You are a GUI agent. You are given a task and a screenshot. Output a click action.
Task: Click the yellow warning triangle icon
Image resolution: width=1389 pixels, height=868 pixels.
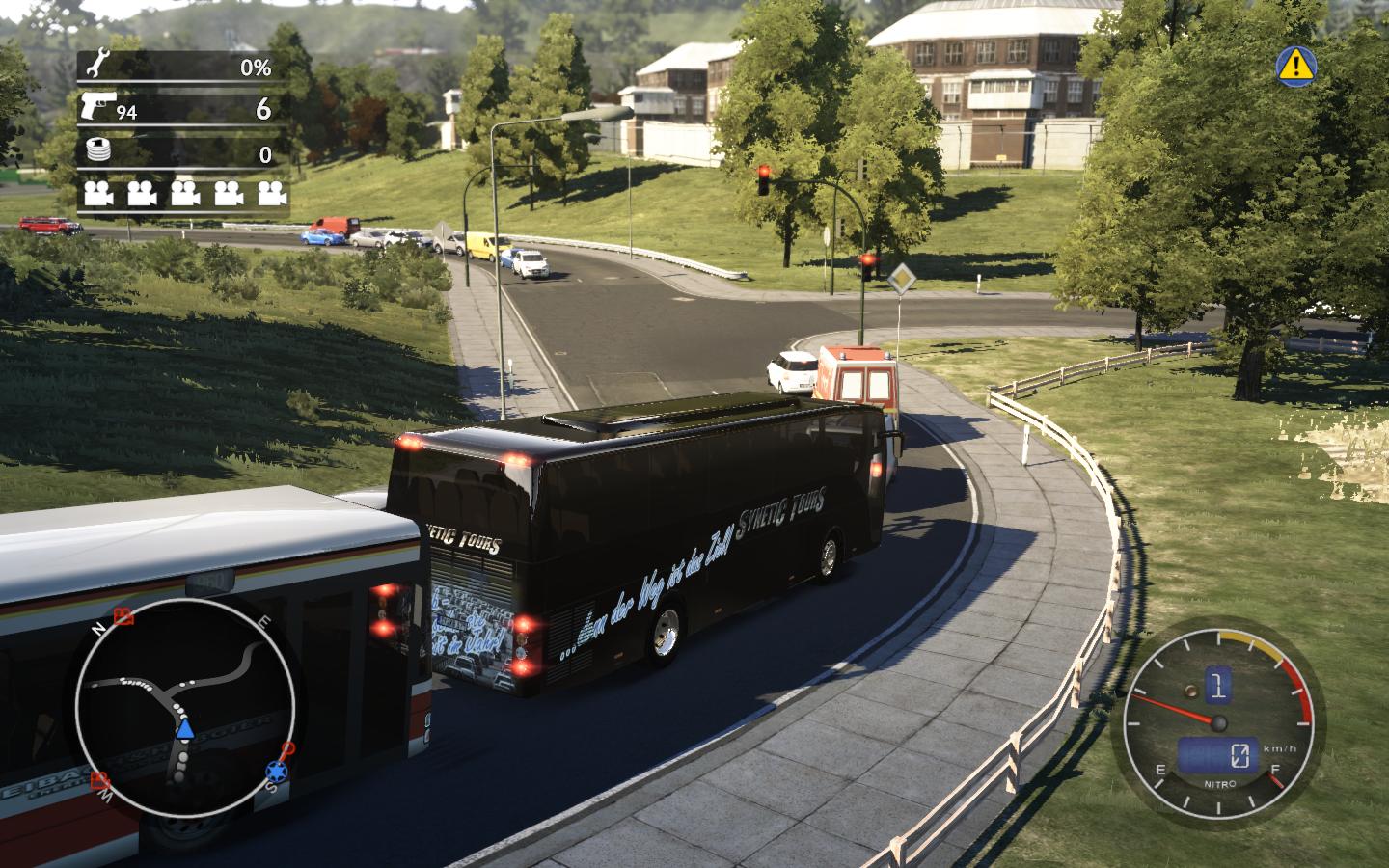click(x=1297, y=64)
